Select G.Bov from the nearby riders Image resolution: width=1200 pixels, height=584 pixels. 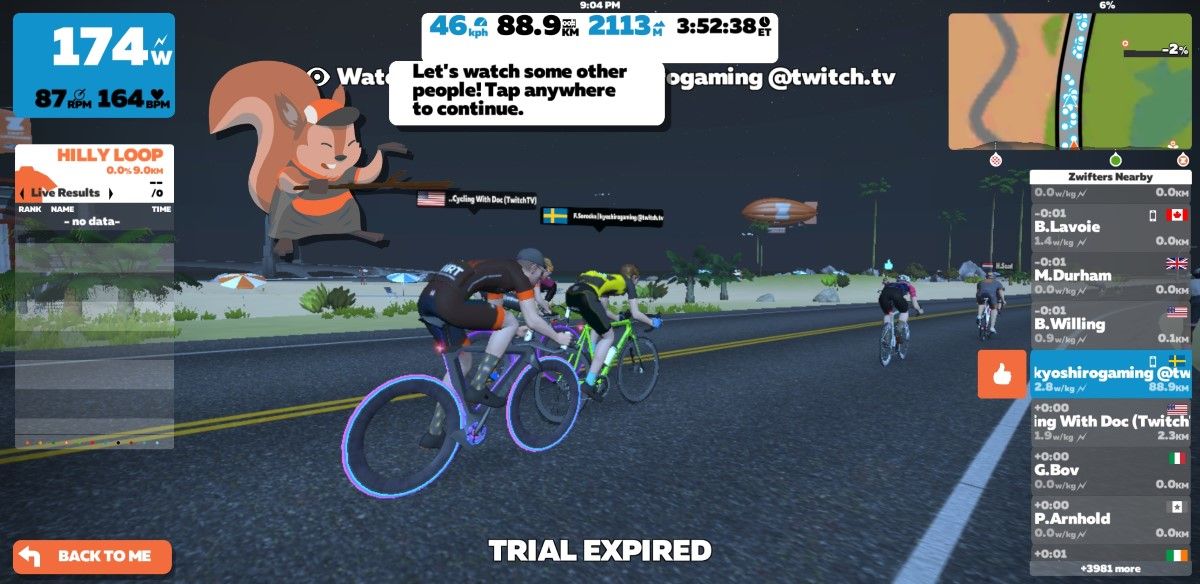[1110, 470]
